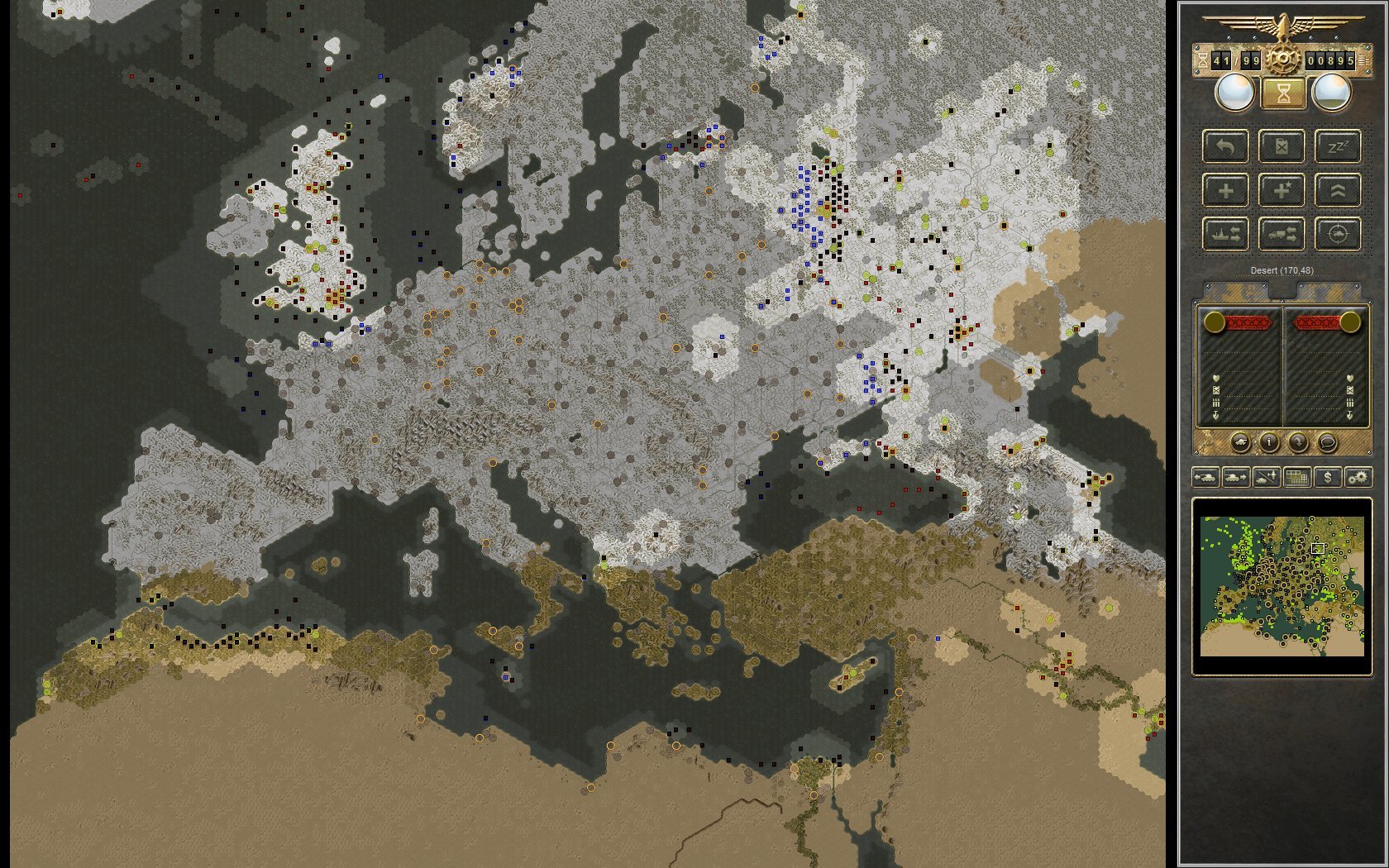
Task: Cycle to the previous unit tank icon
Action: coord(1206,478)
